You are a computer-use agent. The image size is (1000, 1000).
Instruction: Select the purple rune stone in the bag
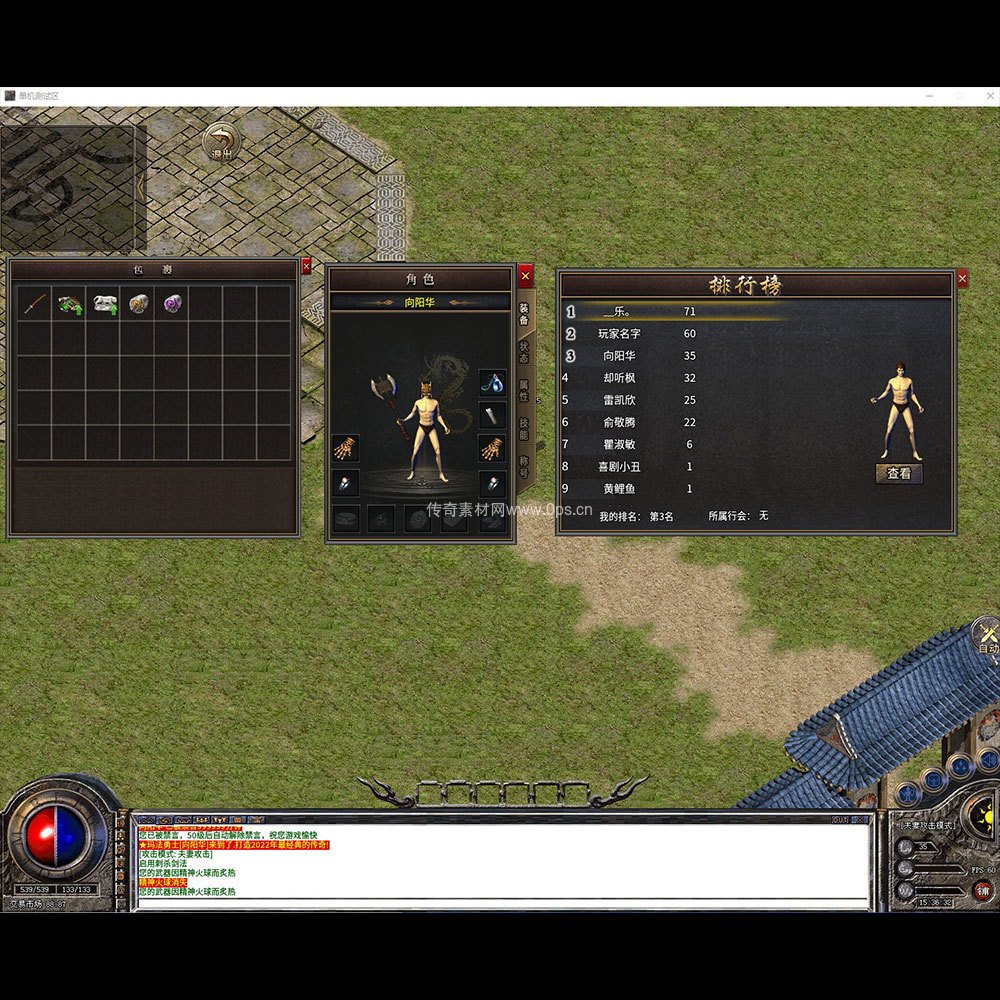[x=173, y=304]
